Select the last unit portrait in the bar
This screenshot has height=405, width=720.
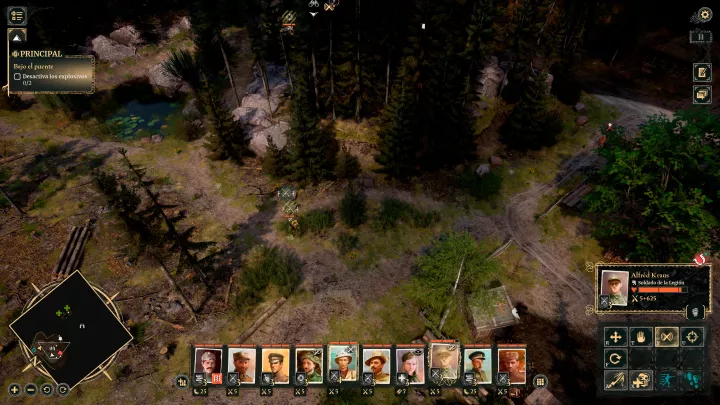pyautogui.click(x=511, y=363)
